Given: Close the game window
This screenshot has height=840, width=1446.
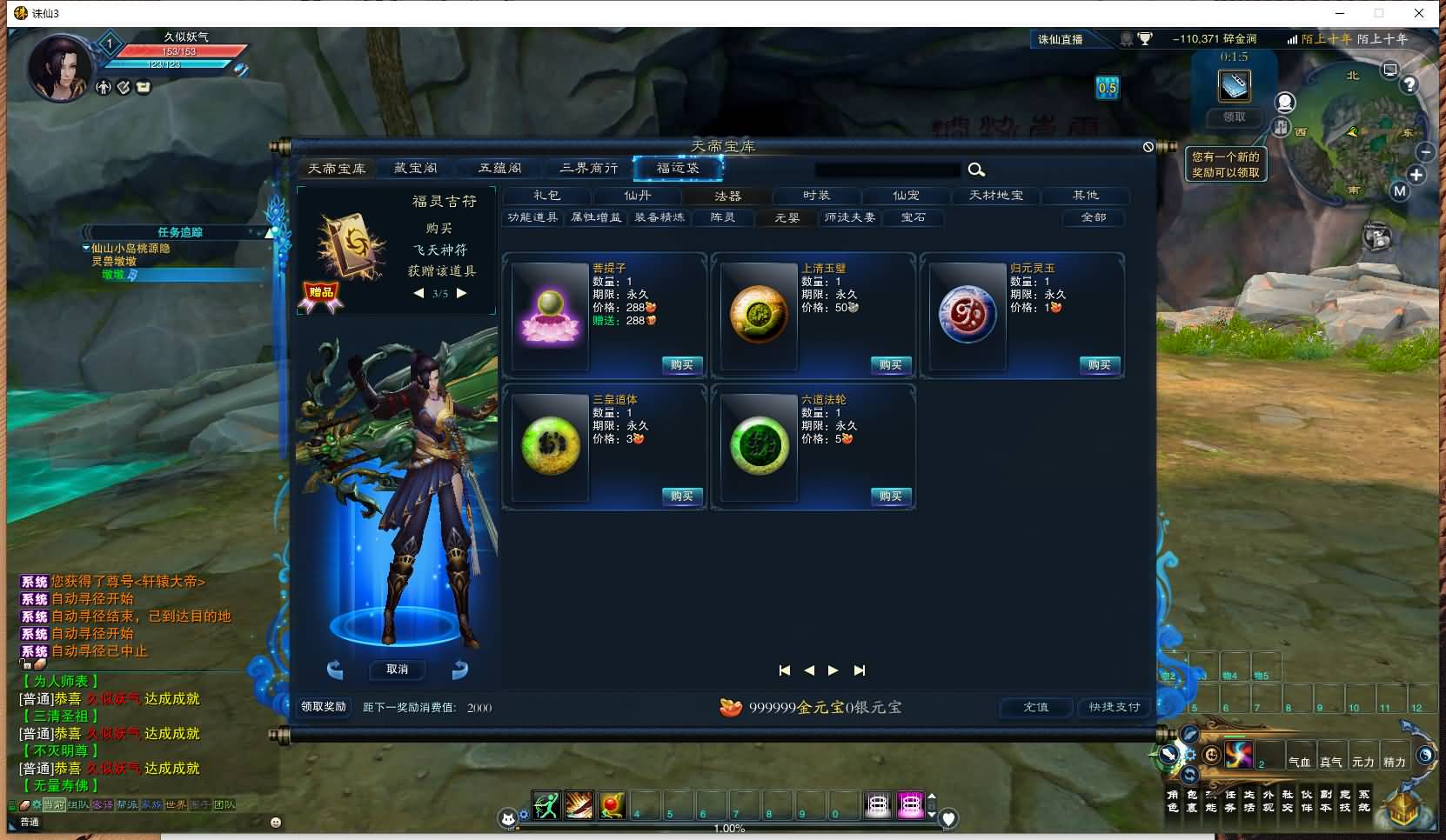Looking at the screenshot, I should coord(1419,13).
